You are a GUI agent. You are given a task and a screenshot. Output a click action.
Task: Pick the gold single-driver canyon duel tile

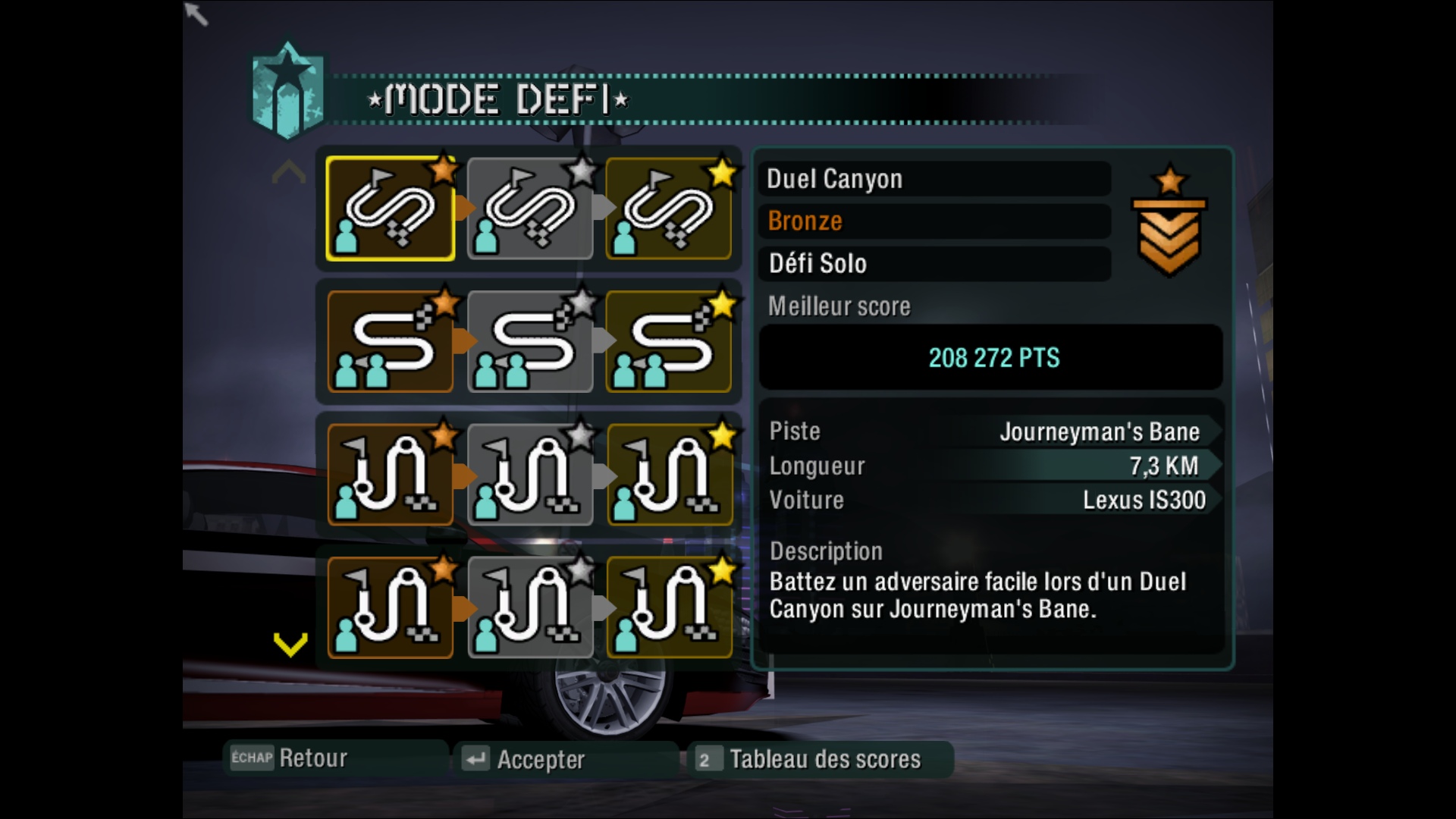(669, 209)
